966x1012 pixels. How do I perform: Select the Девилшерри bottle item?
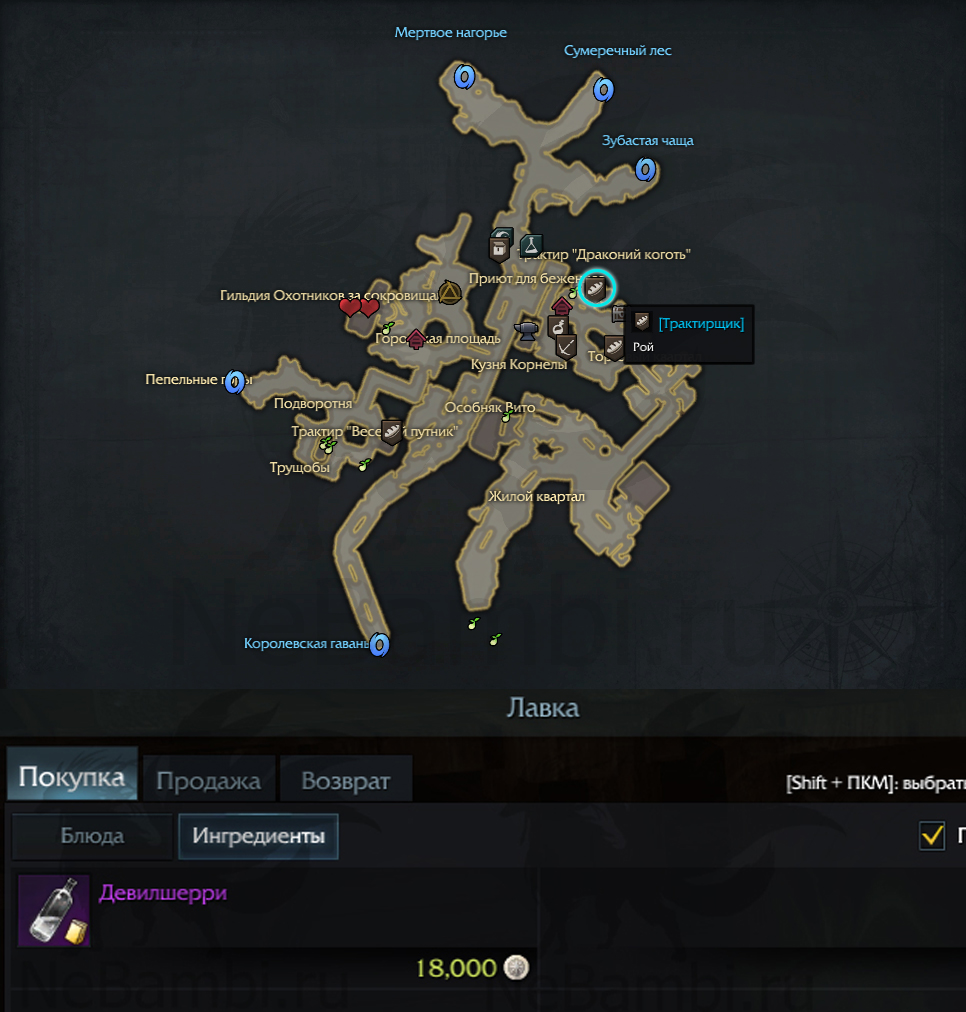click(54, 910)
